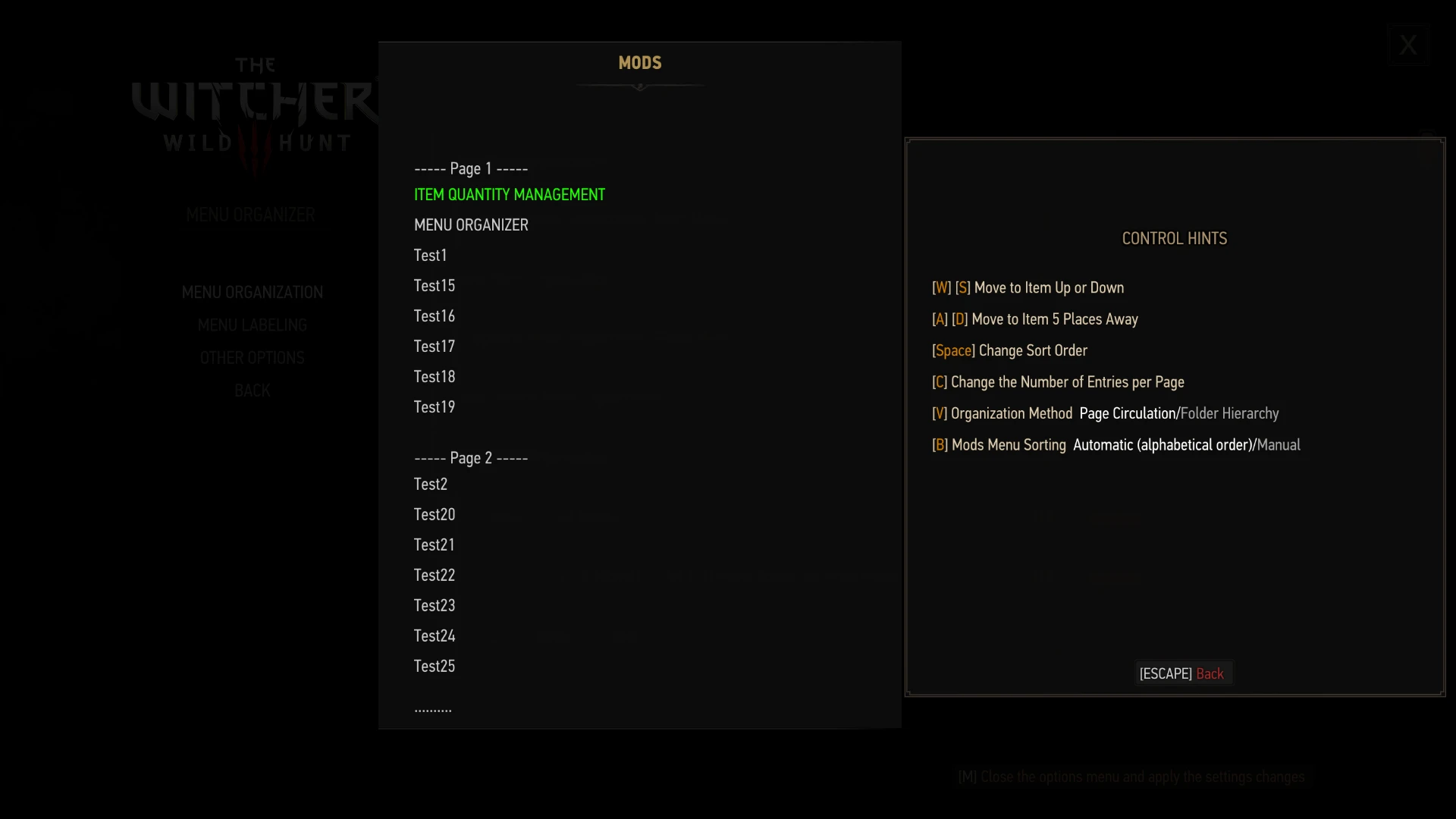The height and width of the screenshot is (819, 1456).
Task: Switch Mods Menu Sorting to Manual
Action: coord(1279,444)
